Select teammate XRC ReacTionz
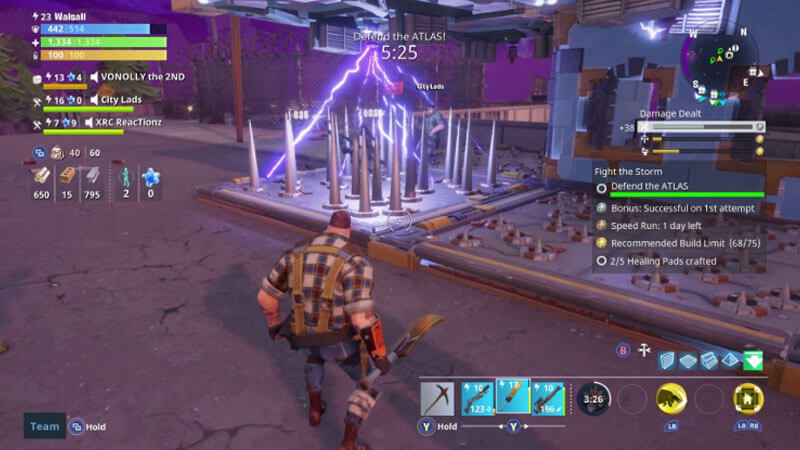The height and width of the screenshot is (450, 800). tap(130, 122)
